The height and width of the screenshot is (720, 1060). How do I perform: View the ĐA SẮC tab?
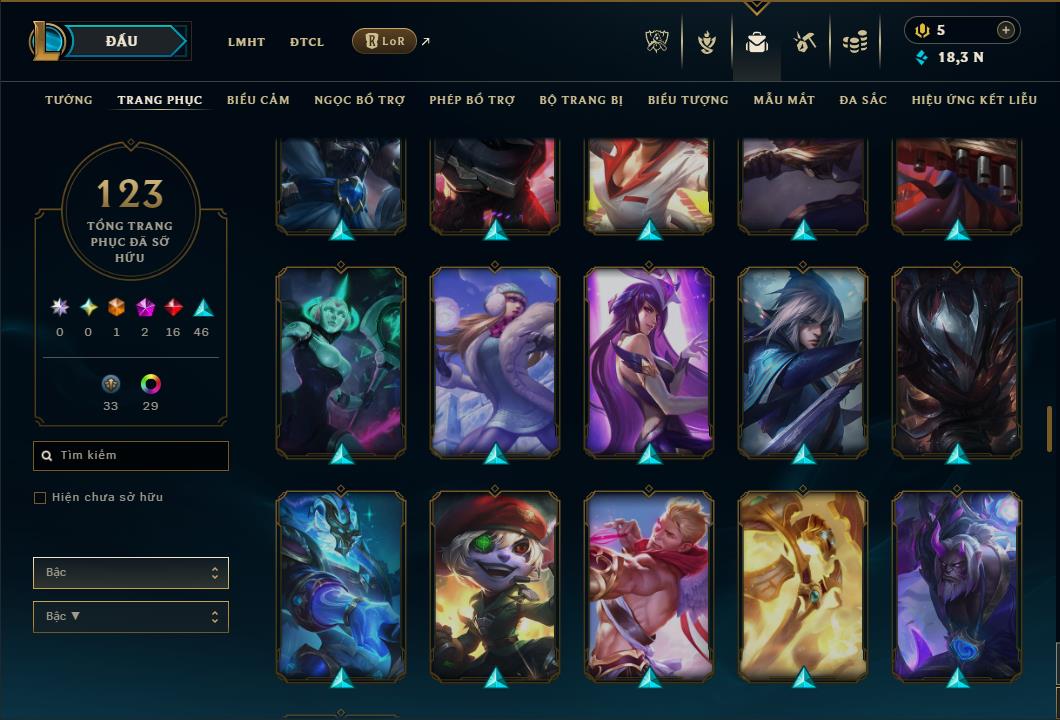pos(863,100)
